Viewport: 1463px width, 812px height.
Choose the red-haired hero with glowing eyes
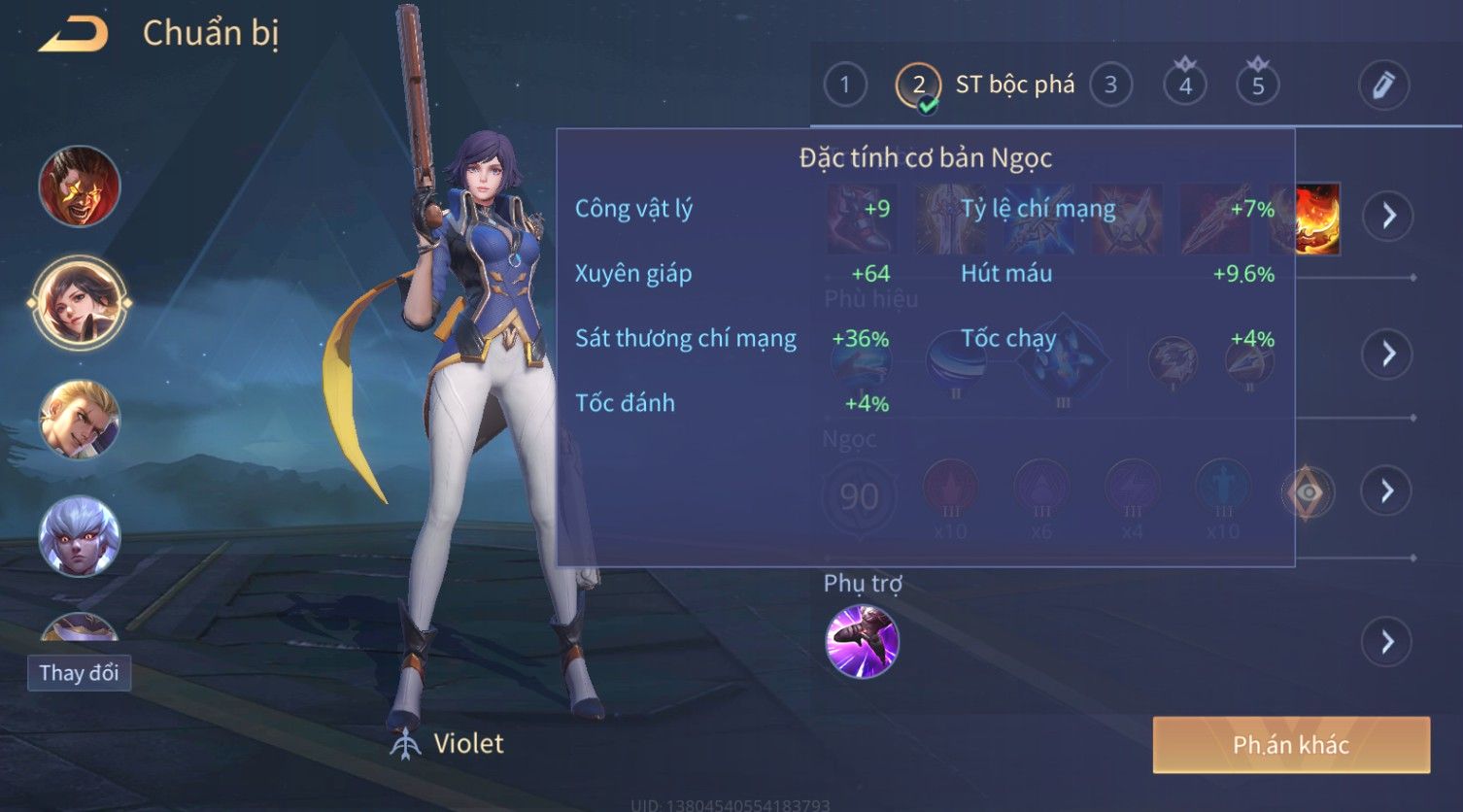point(80,186)
